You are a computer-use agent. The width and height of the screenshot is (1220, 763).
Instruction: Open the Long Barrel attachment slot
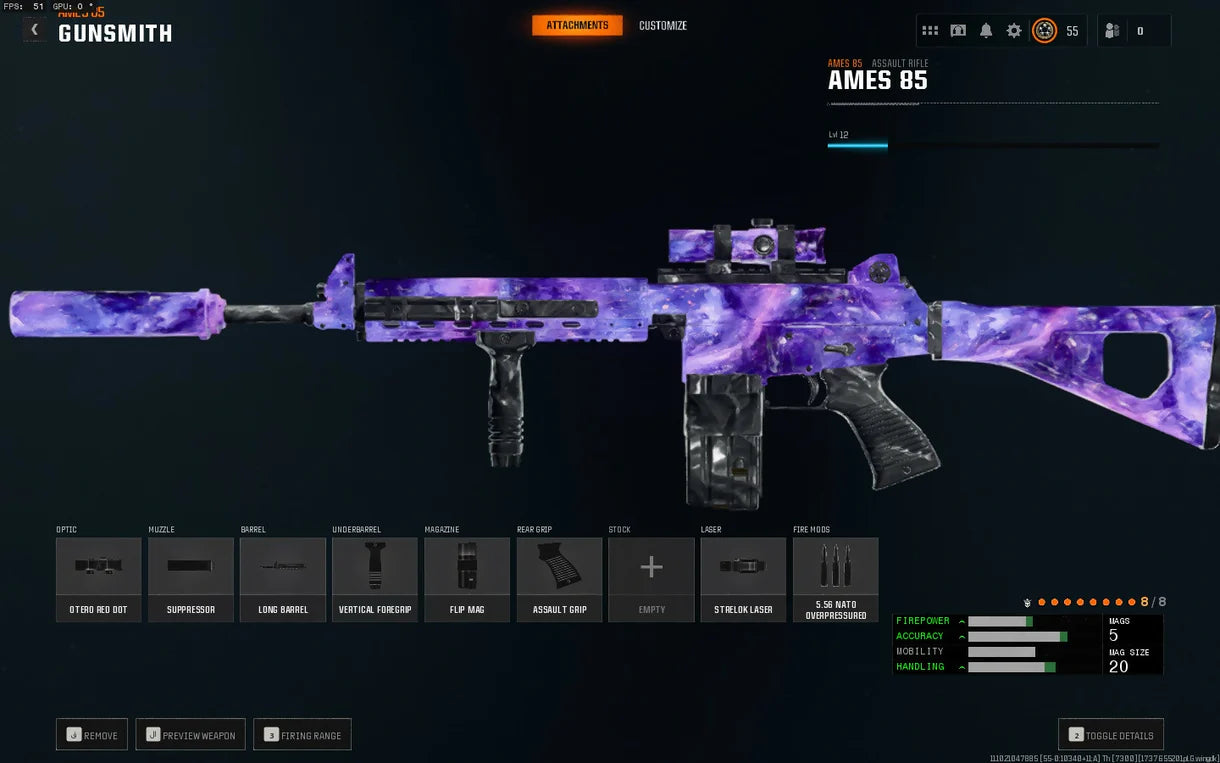[x=283, y=579]
